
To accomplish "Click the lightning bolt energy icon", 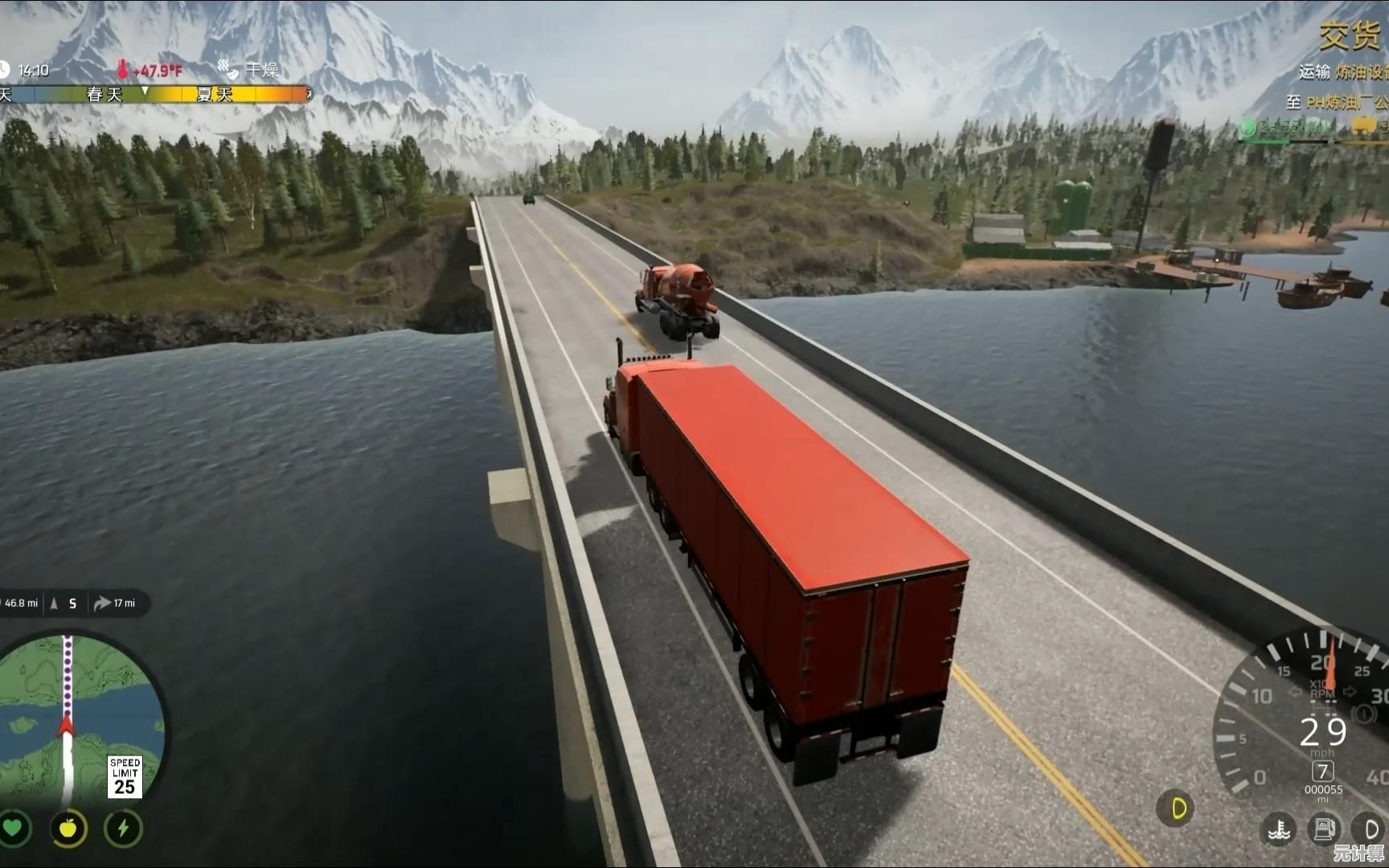I will click(123, 828).
